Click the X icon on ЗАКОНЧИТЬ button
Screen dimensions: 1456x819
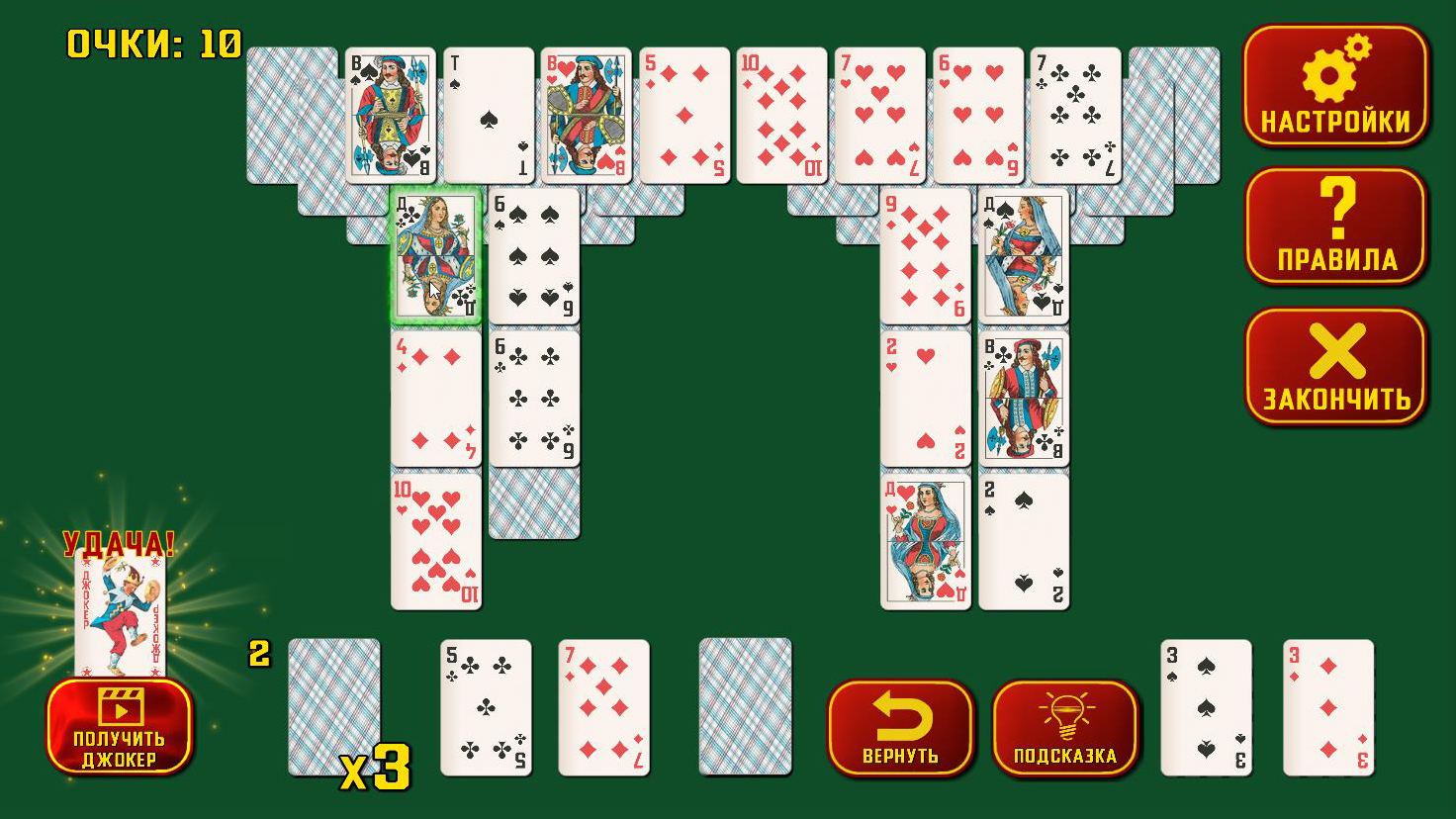coord(1336,348)
